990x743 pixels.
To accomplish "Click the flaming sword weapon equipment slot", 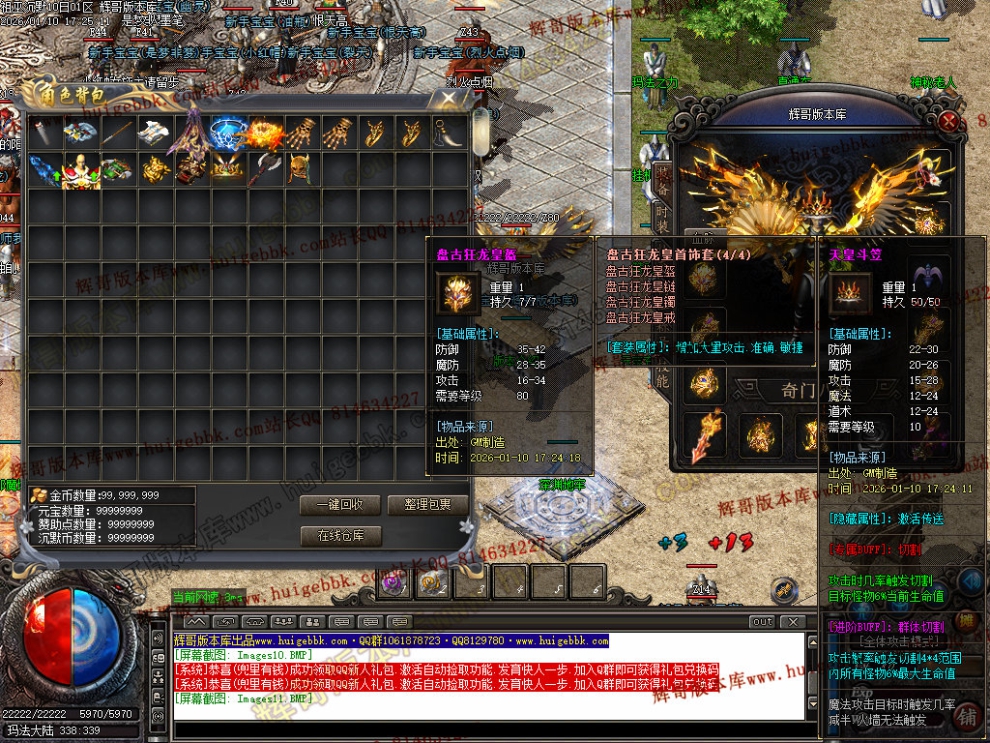I will click(707, 433).
